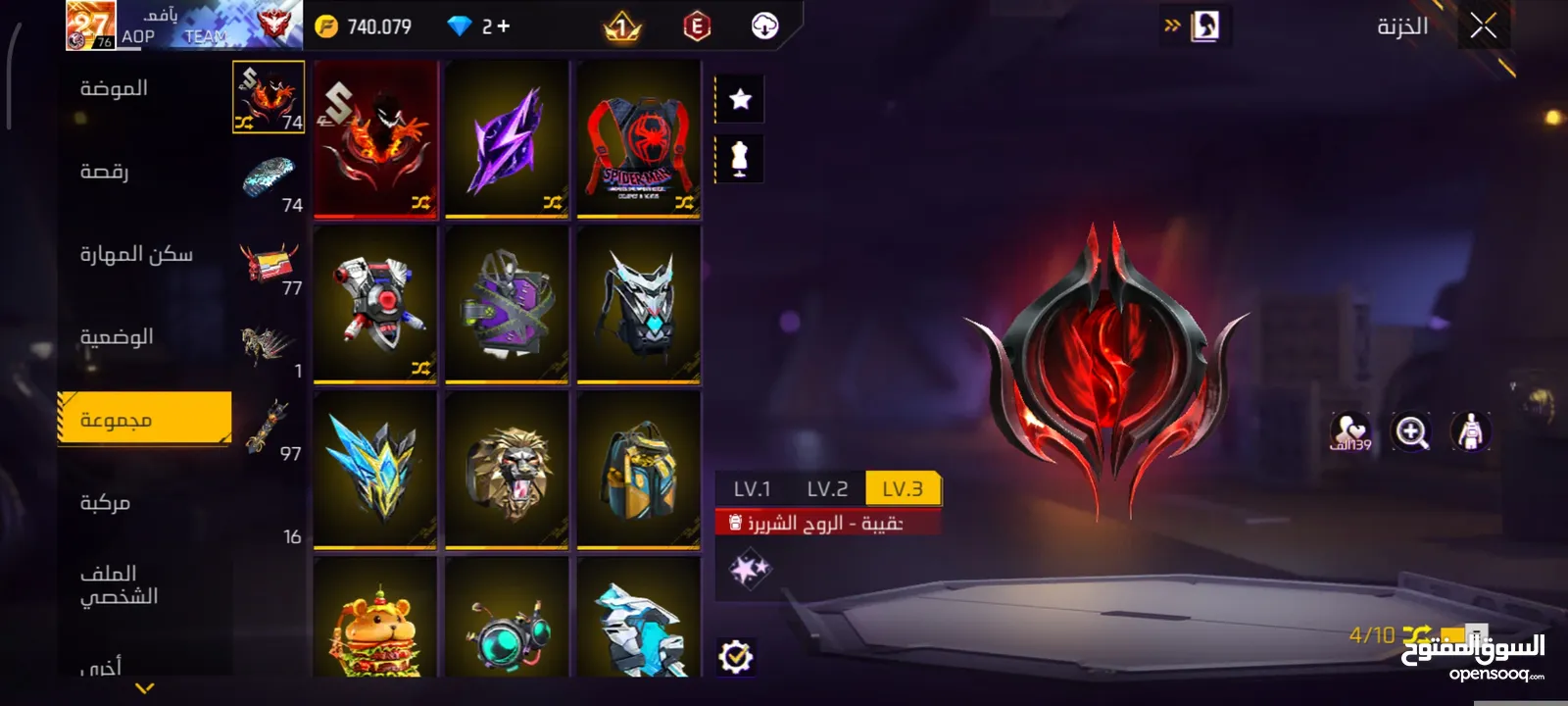Open the red E badge icon
The height and width of the screenshot is (706, 1568).
[x=696, y=26]
